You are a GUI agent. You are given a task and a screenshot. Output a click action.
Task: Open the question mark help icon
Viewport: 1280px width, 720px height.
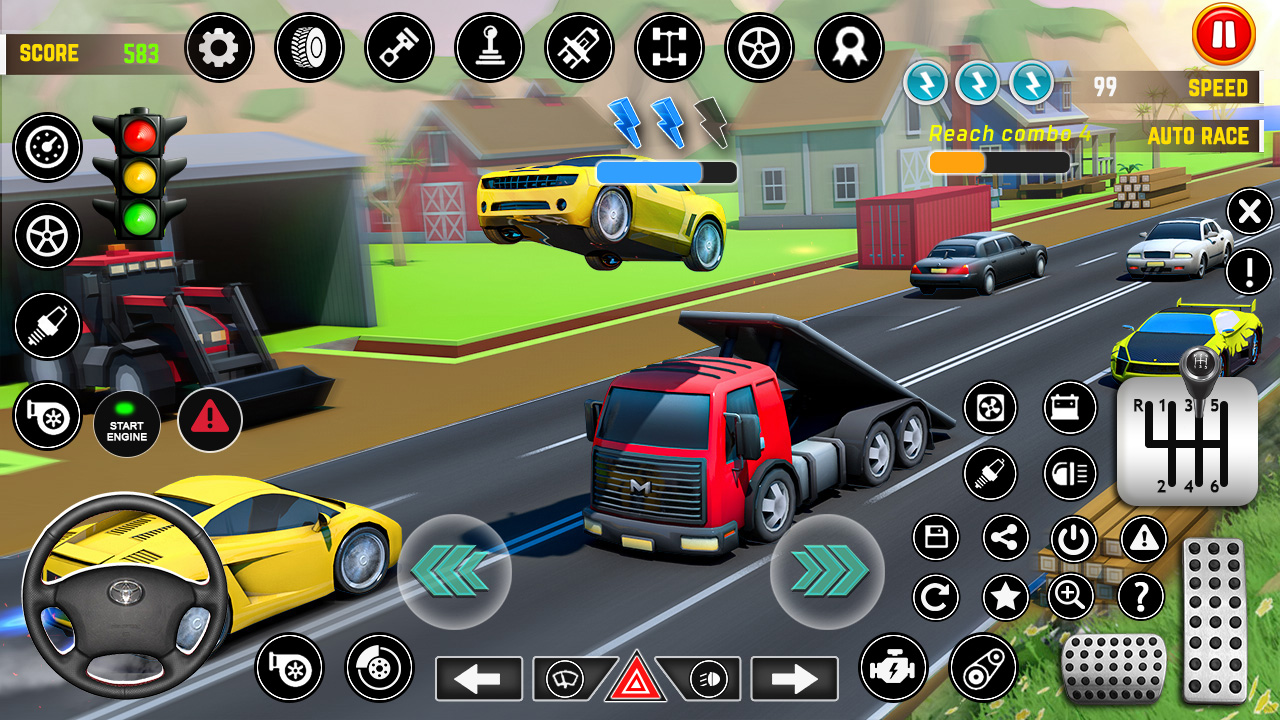[1140, 598]
